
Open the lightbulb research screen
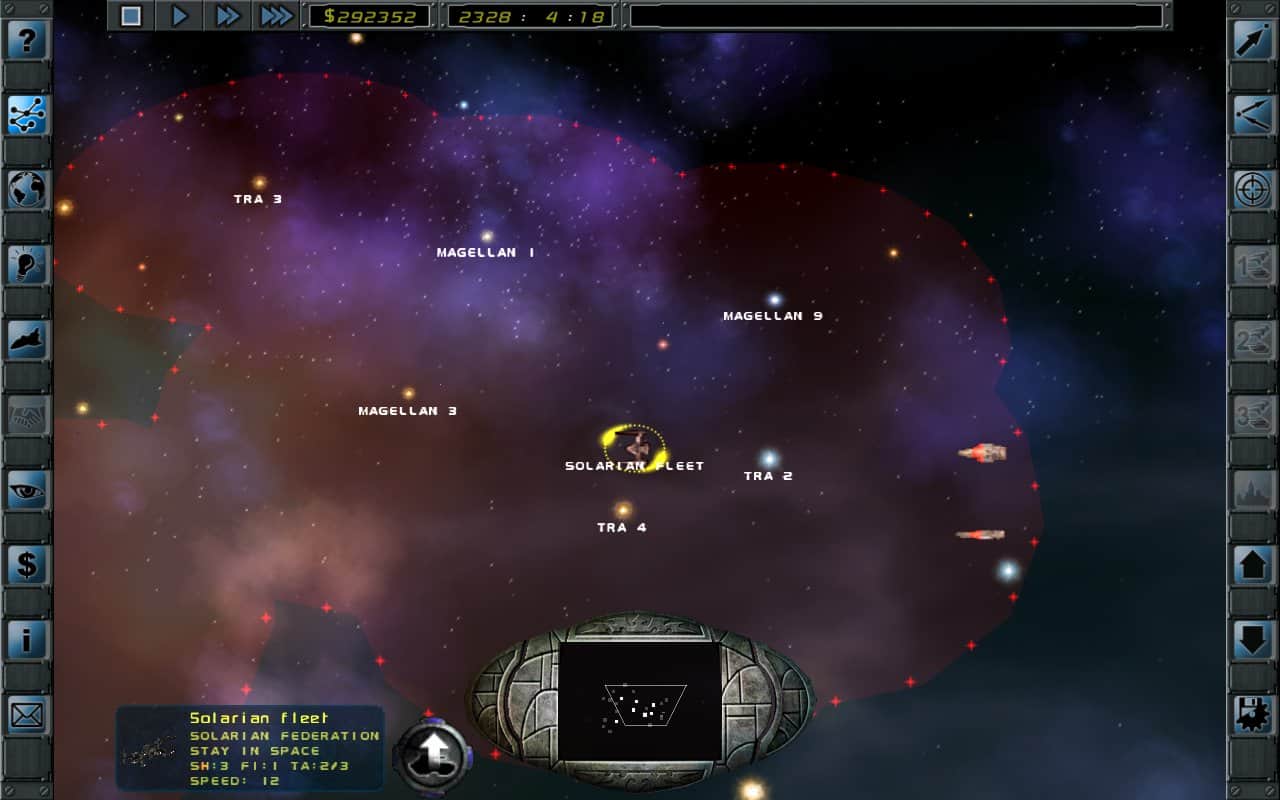pos(28,265)
